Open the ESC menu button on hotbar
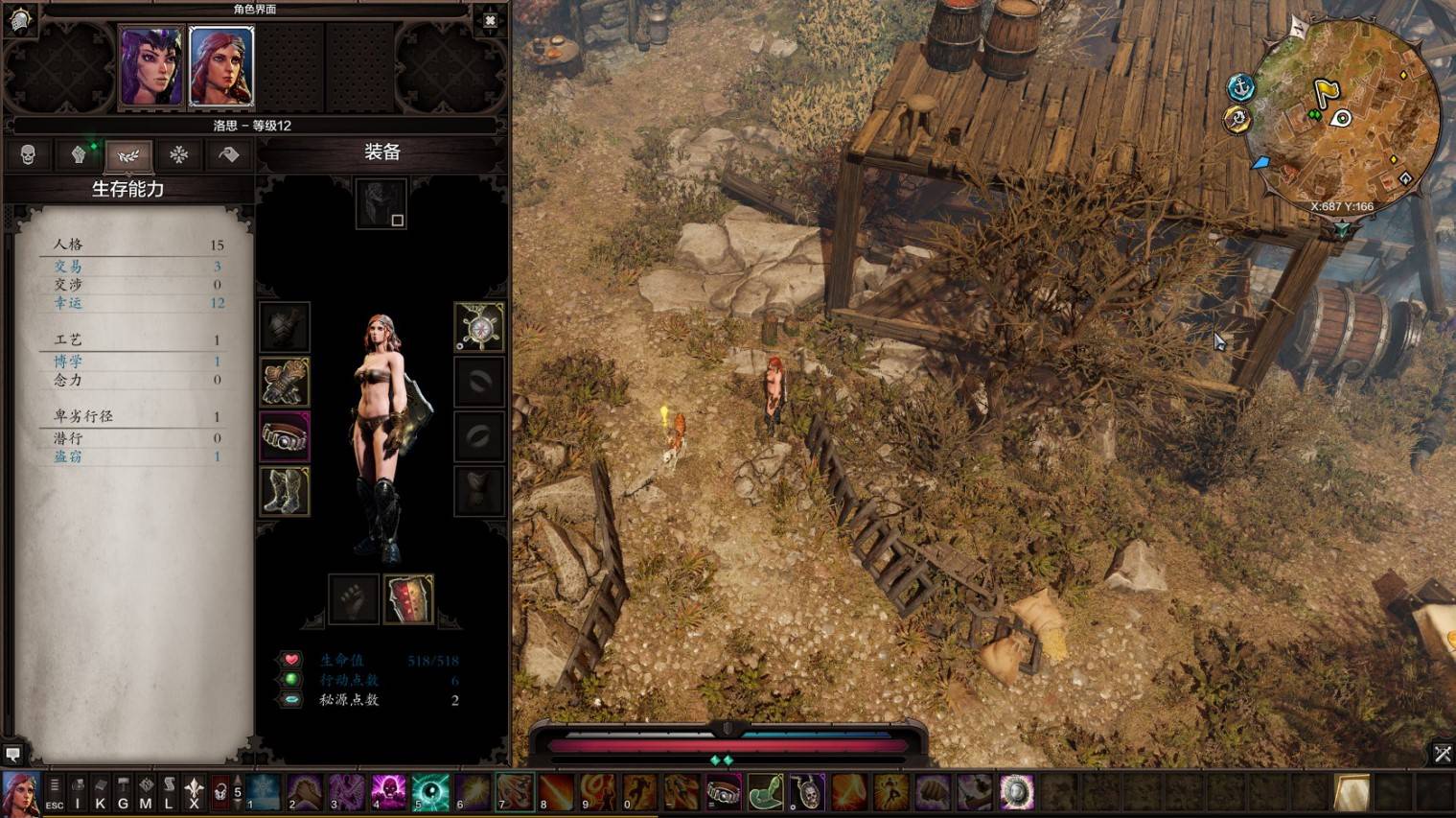This screenshot has width=1456, height=818. point(55,793)
